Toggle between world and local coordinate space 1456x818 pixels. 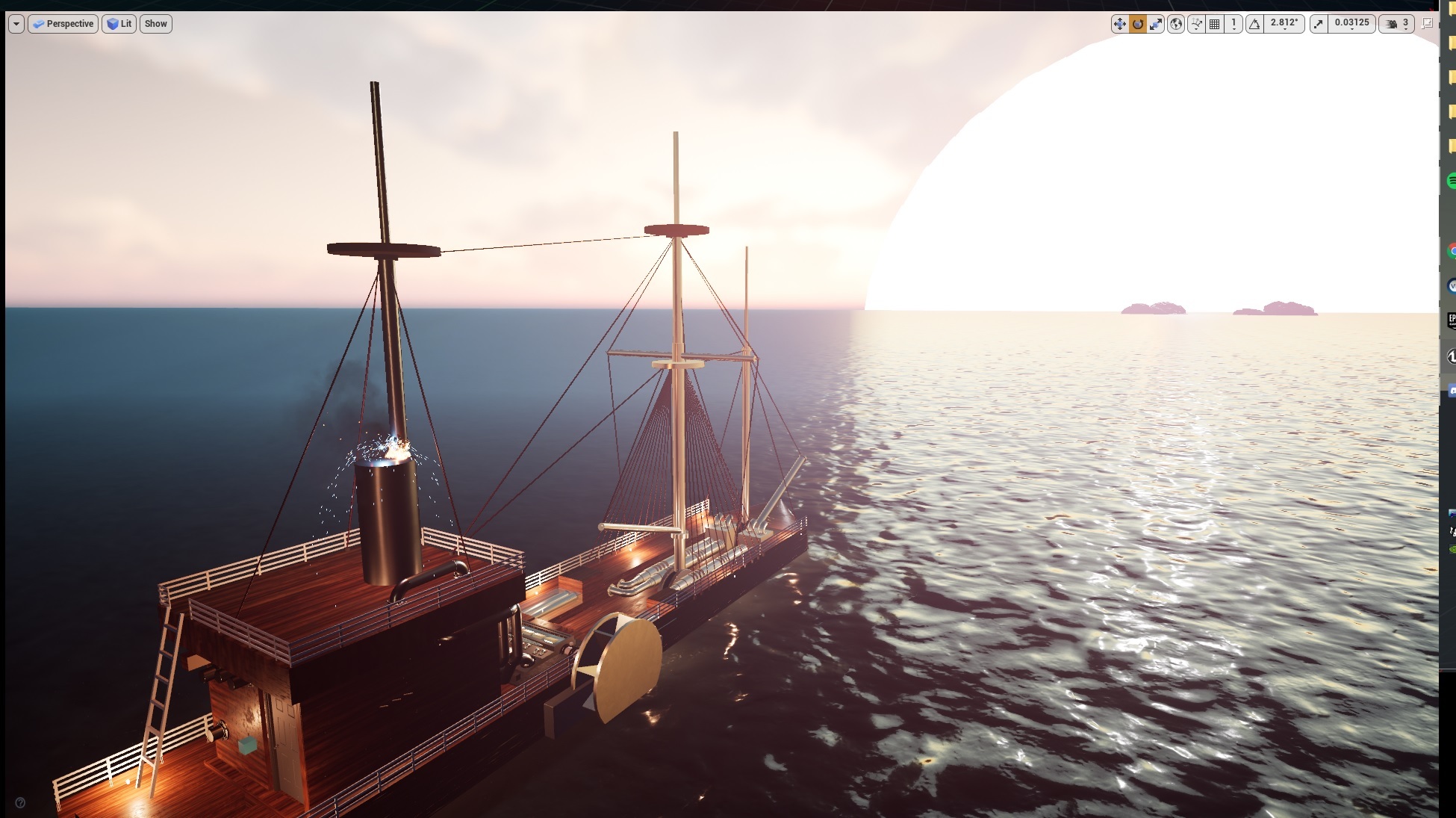(1176, 24)
